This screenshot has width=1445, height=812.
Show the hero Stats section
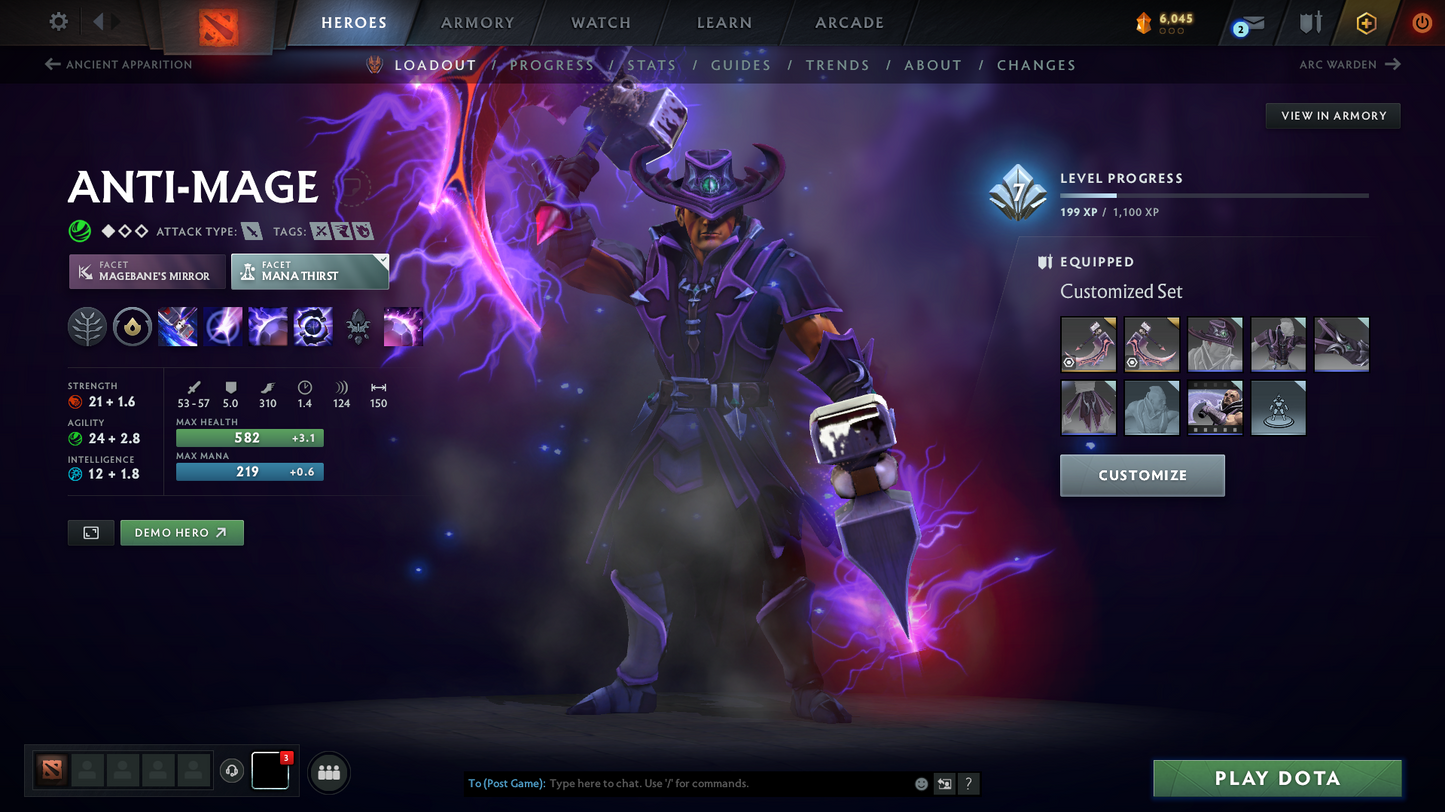(x=652, y=65)
